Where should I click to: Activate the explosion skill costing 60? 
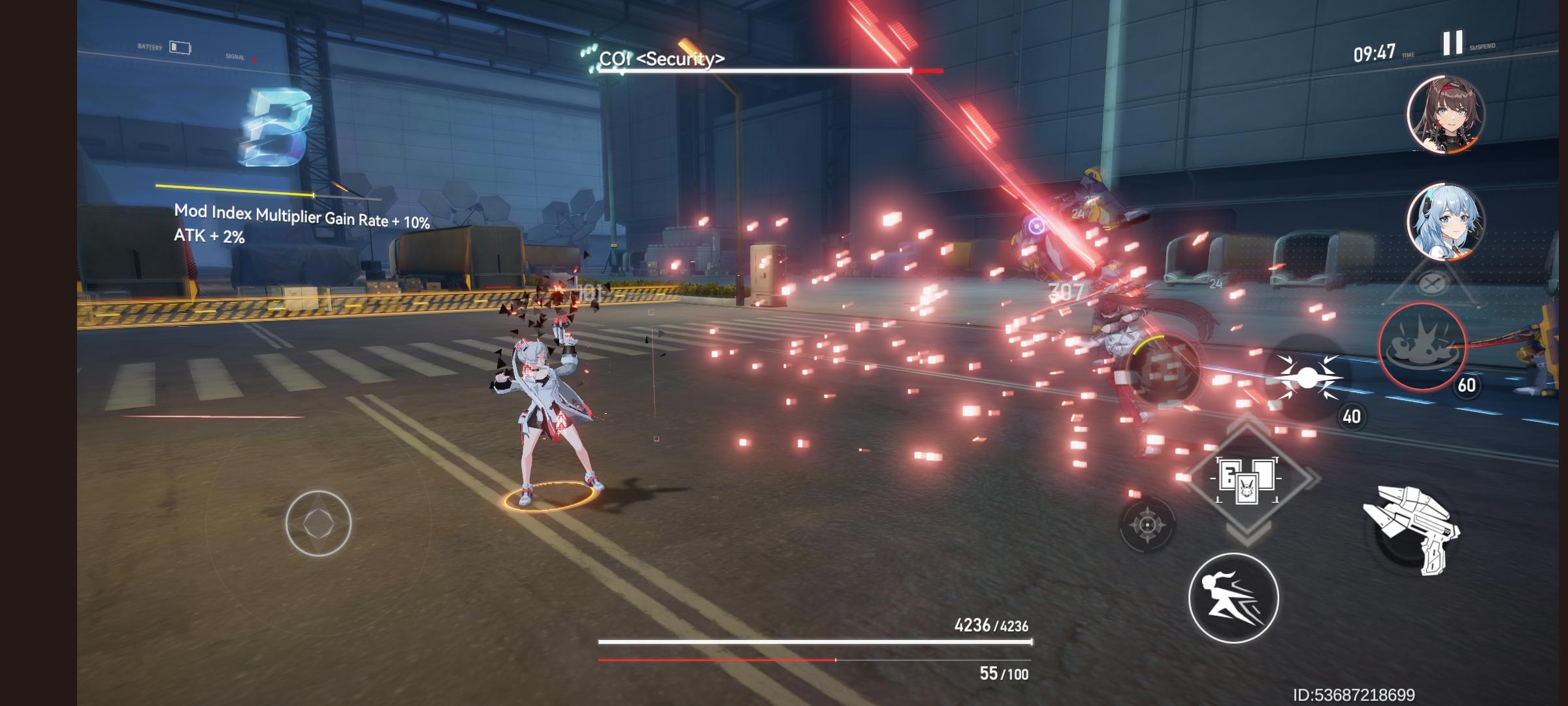[1422, 346]
